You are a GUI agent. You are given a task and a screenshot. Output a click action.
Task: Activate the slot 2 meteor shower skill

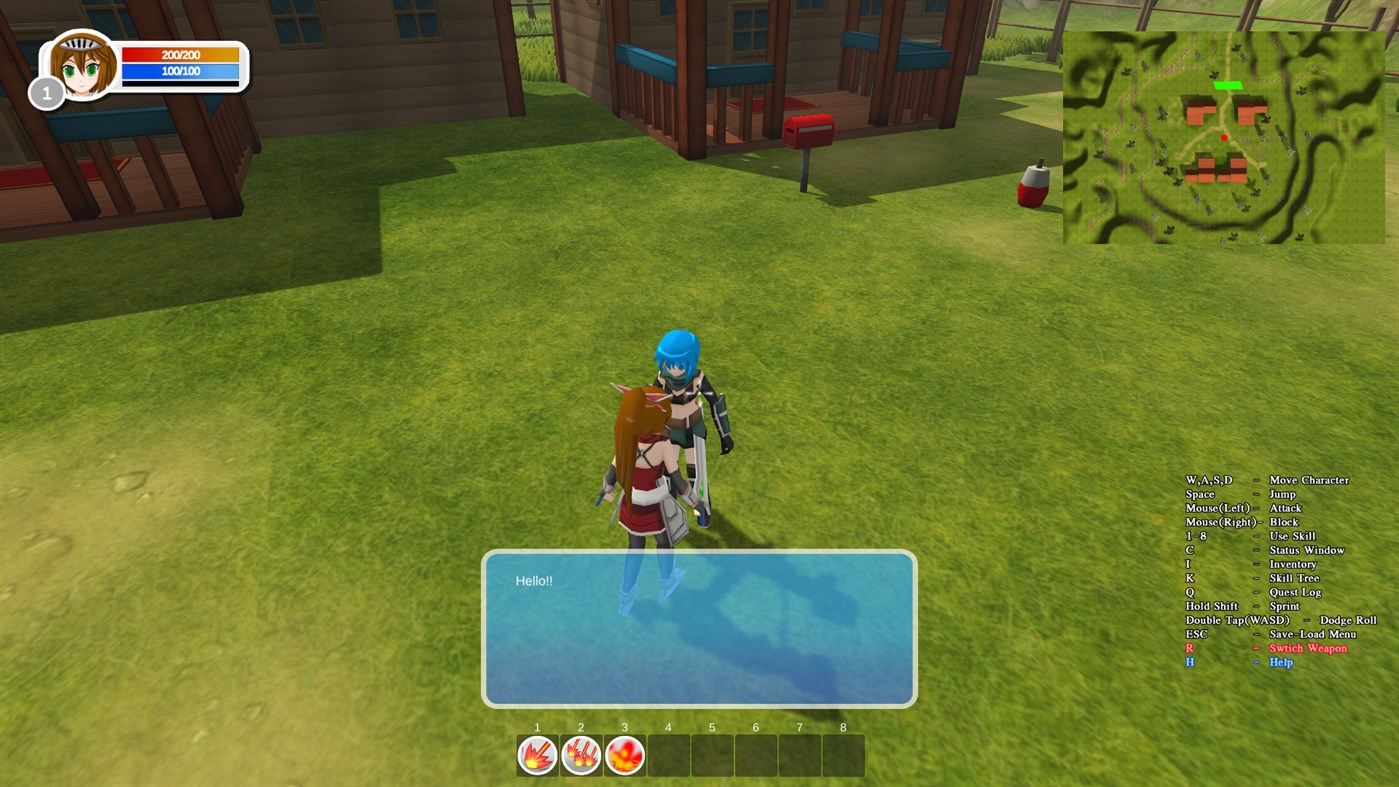pos(580,755)
